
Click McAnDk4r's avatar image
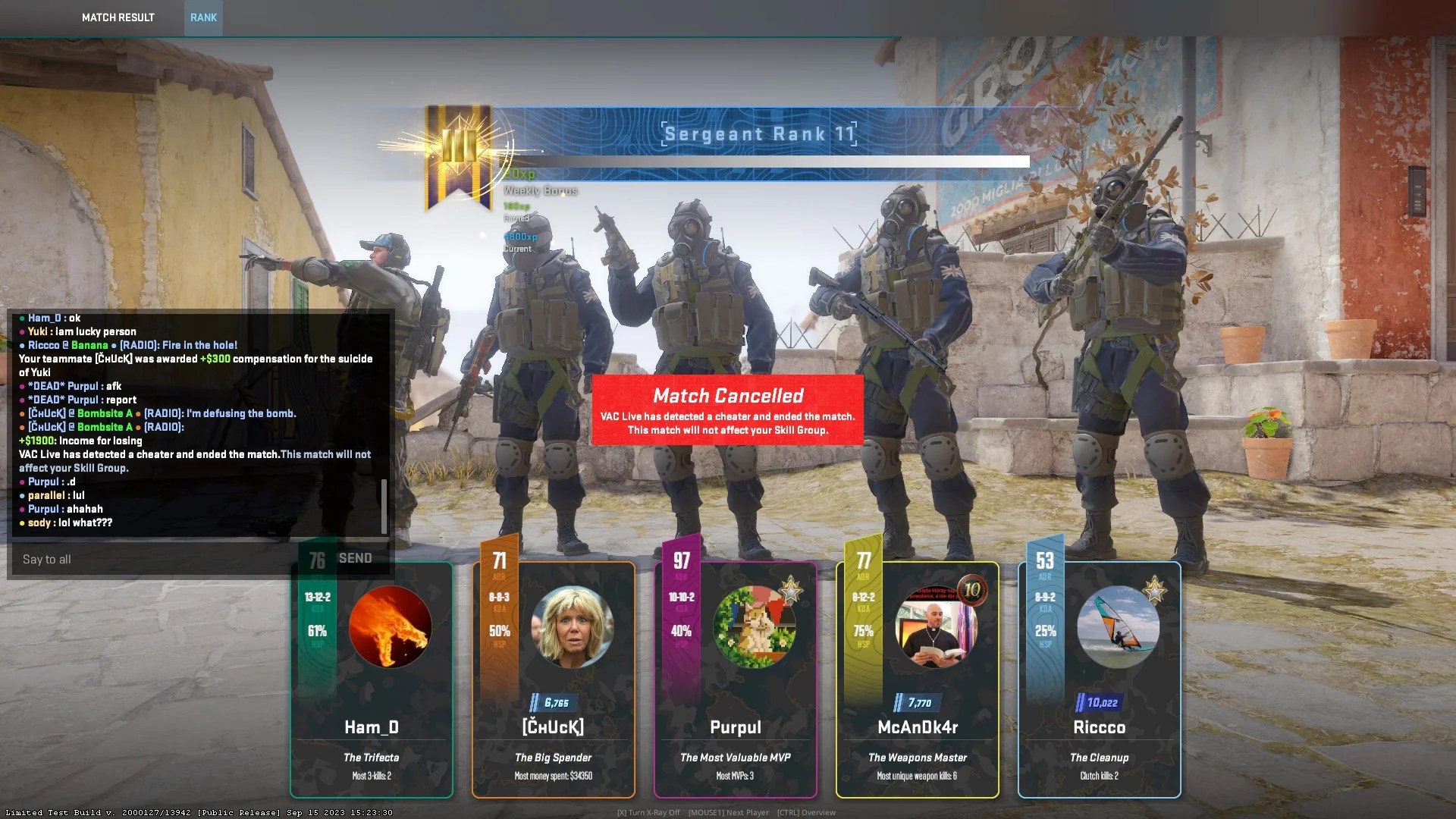point(937,626)
